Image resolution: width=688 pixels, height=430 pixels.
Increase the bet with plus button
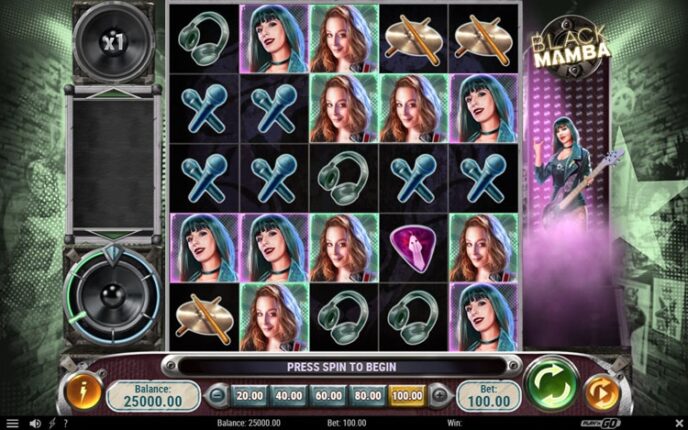pos(437,396)
